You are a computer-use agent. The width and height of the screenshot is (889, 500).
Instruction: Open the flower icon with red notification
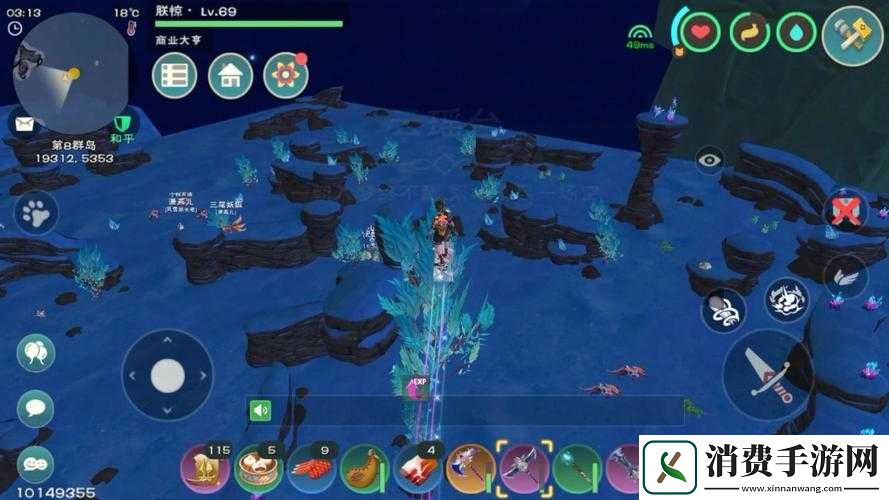pos(285,75)
